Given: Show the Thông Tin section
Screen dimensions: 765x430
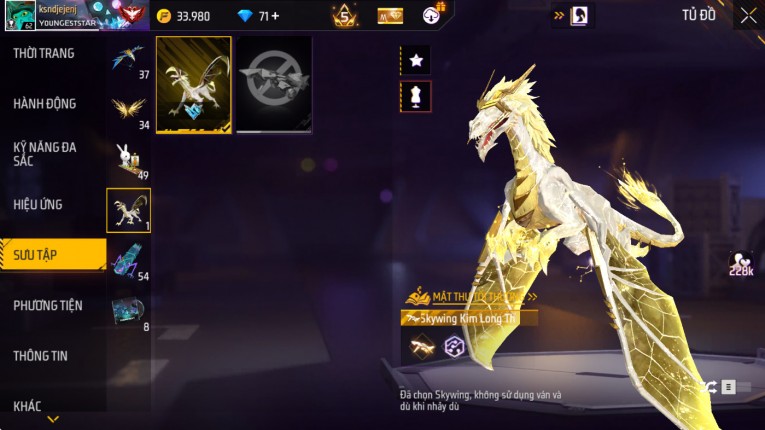Looking at the screenshot, I should coord(40,355).
